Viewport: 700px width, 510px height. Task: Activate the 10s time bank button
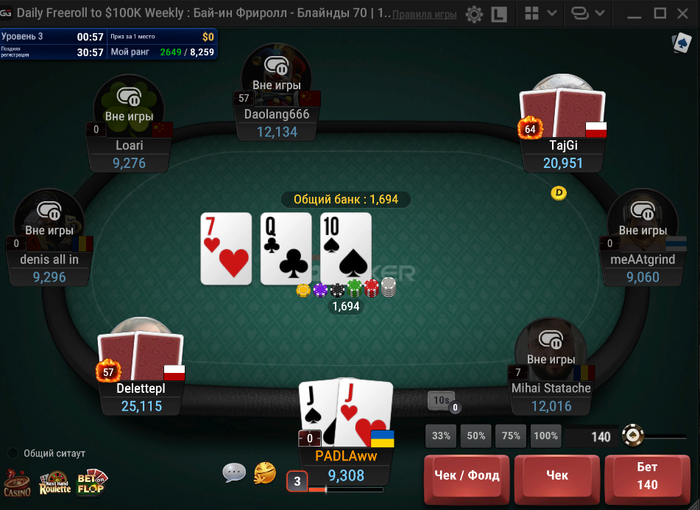441,400
